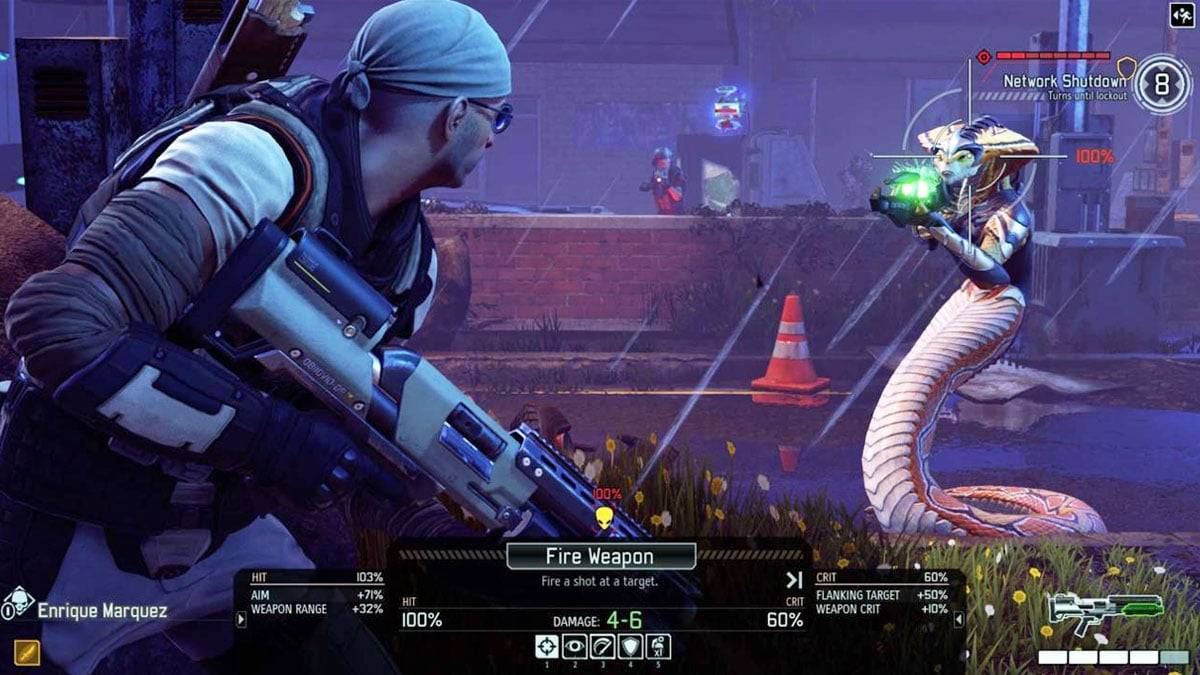This screenshot has width=1200, height=675.
Task: Select the crosshair Fire Weapon ability
Action: pos(546,646)
